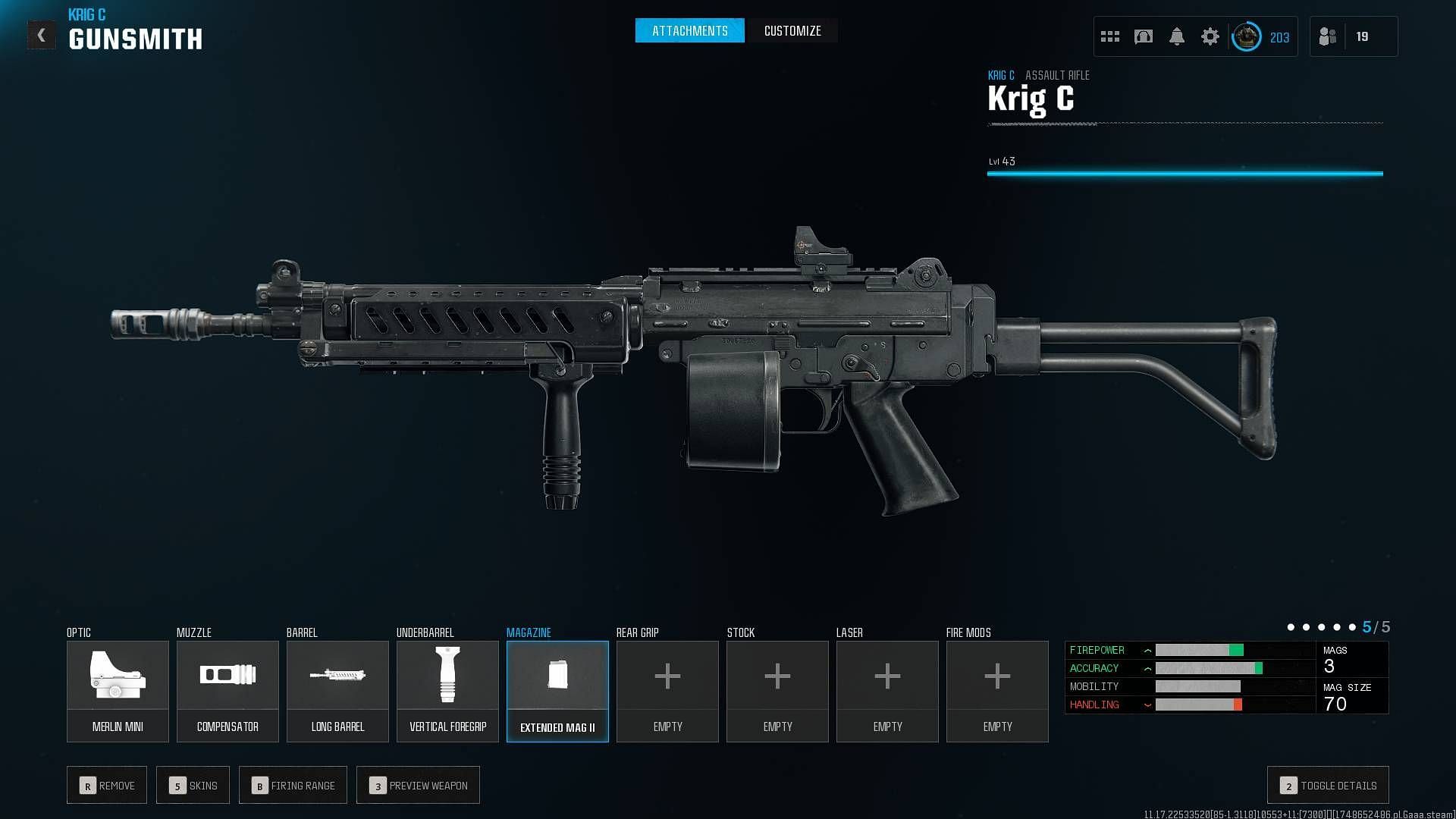
Task: Open the empty Rear Grip slot
Action: pos(667,691)
